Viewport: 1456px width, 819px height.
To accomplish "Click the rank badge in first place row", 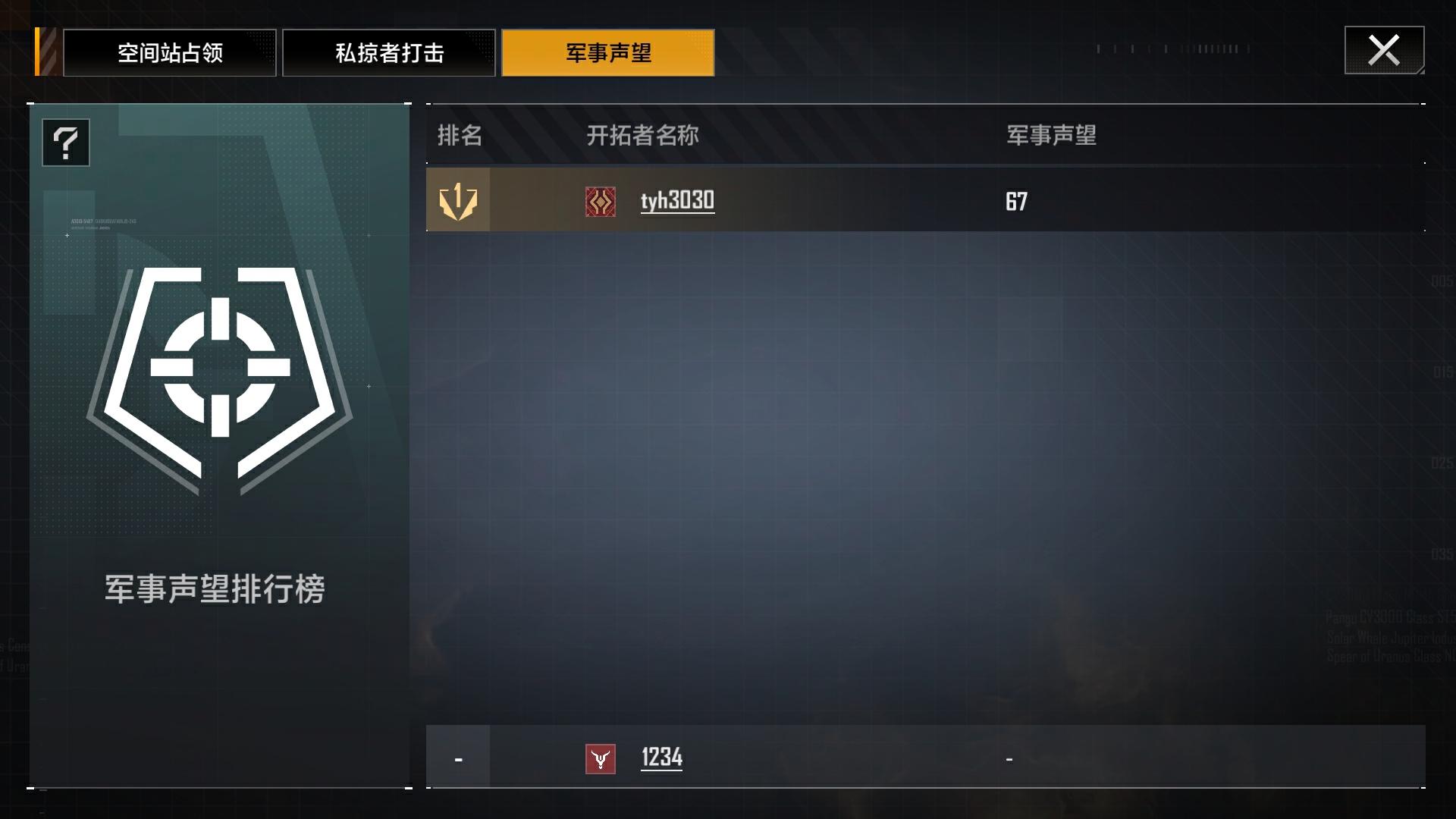I will click(x=458, y=200).
